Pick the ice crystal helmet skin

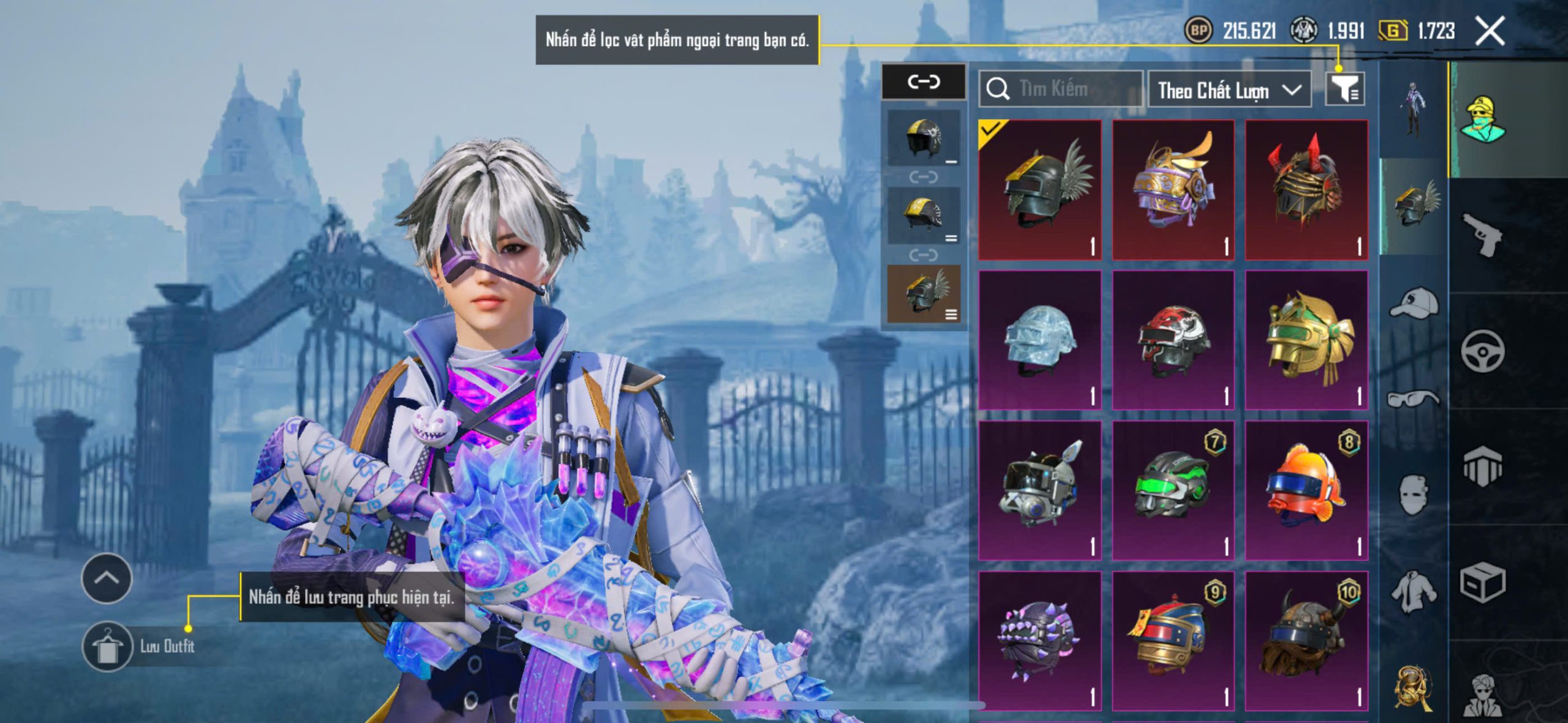(x=1040, y=340)
